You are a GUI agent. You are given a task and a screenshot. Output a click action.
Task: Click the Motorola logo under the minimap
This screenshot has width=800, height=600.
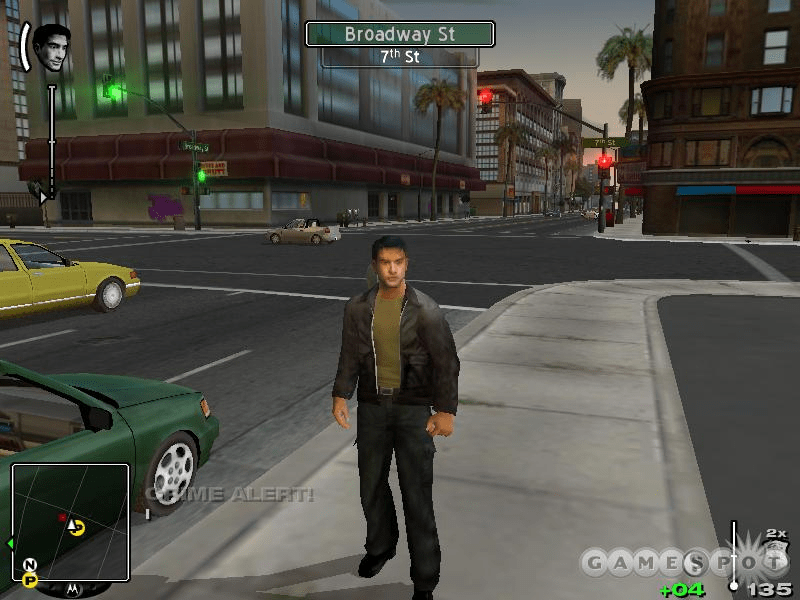72,588
